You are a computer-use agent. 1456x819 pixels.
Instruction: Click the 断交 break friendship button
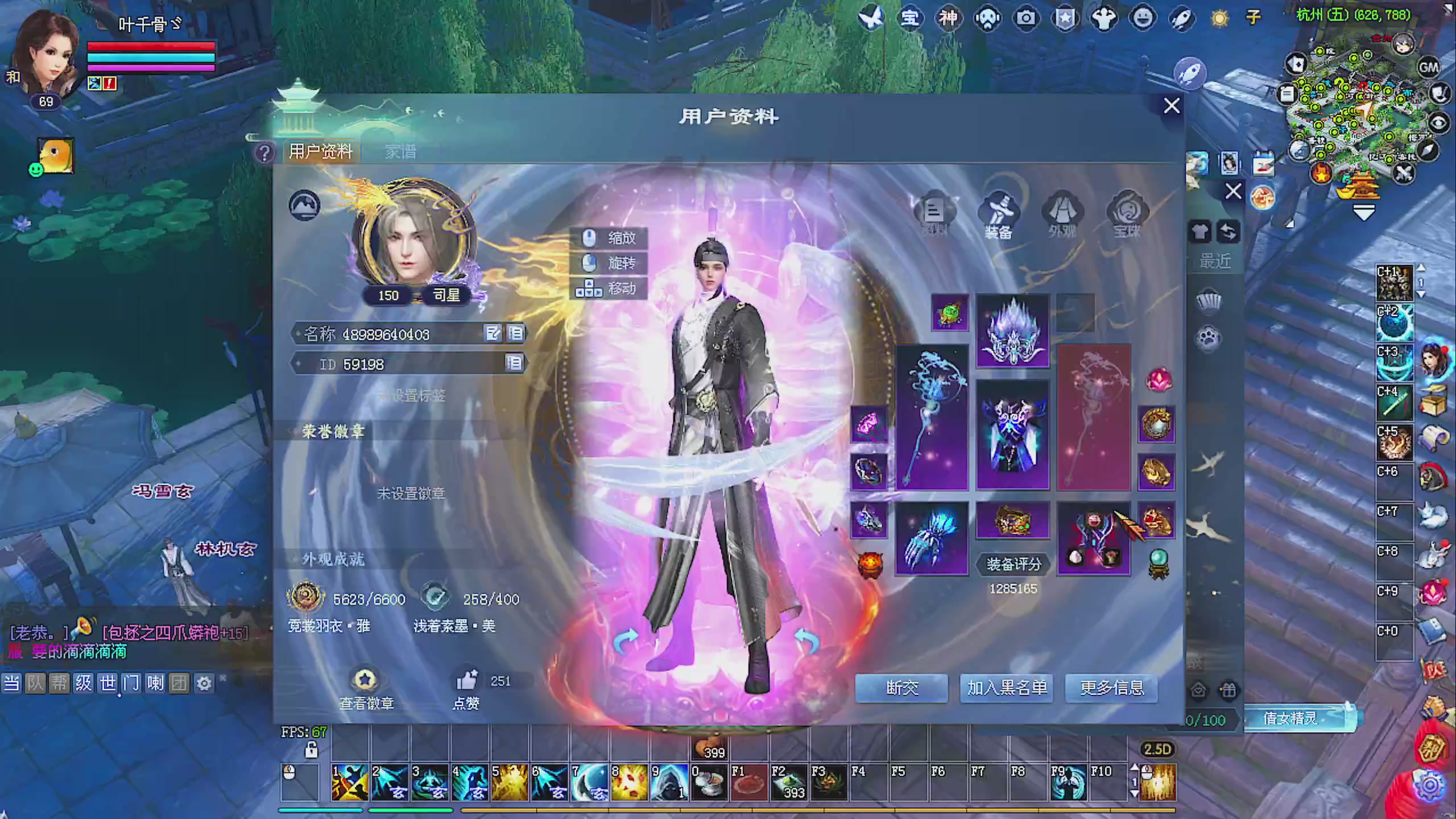[901, 689]
